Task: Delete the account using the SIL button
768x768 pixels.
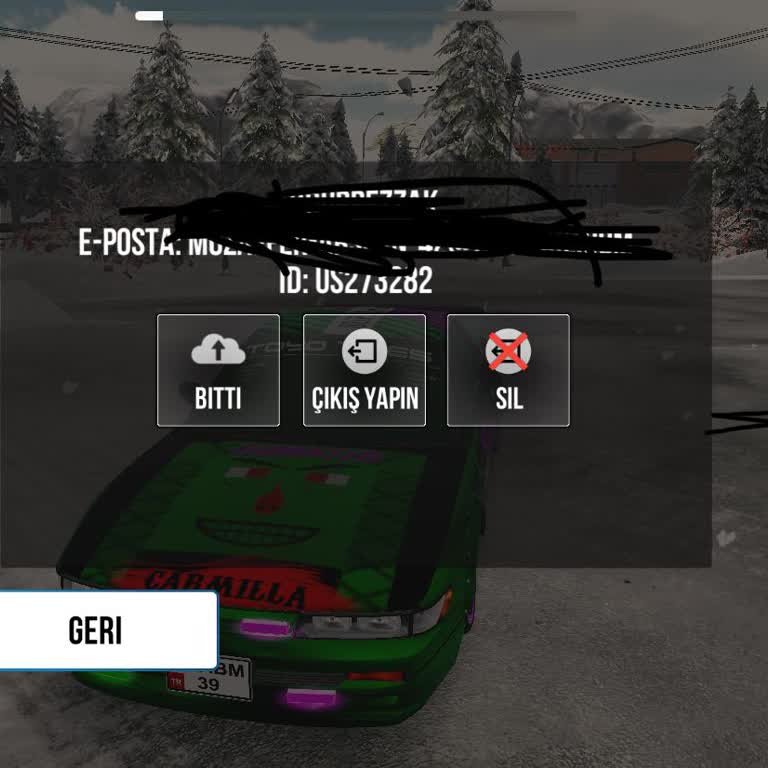Action: click(x=508, y=370)
